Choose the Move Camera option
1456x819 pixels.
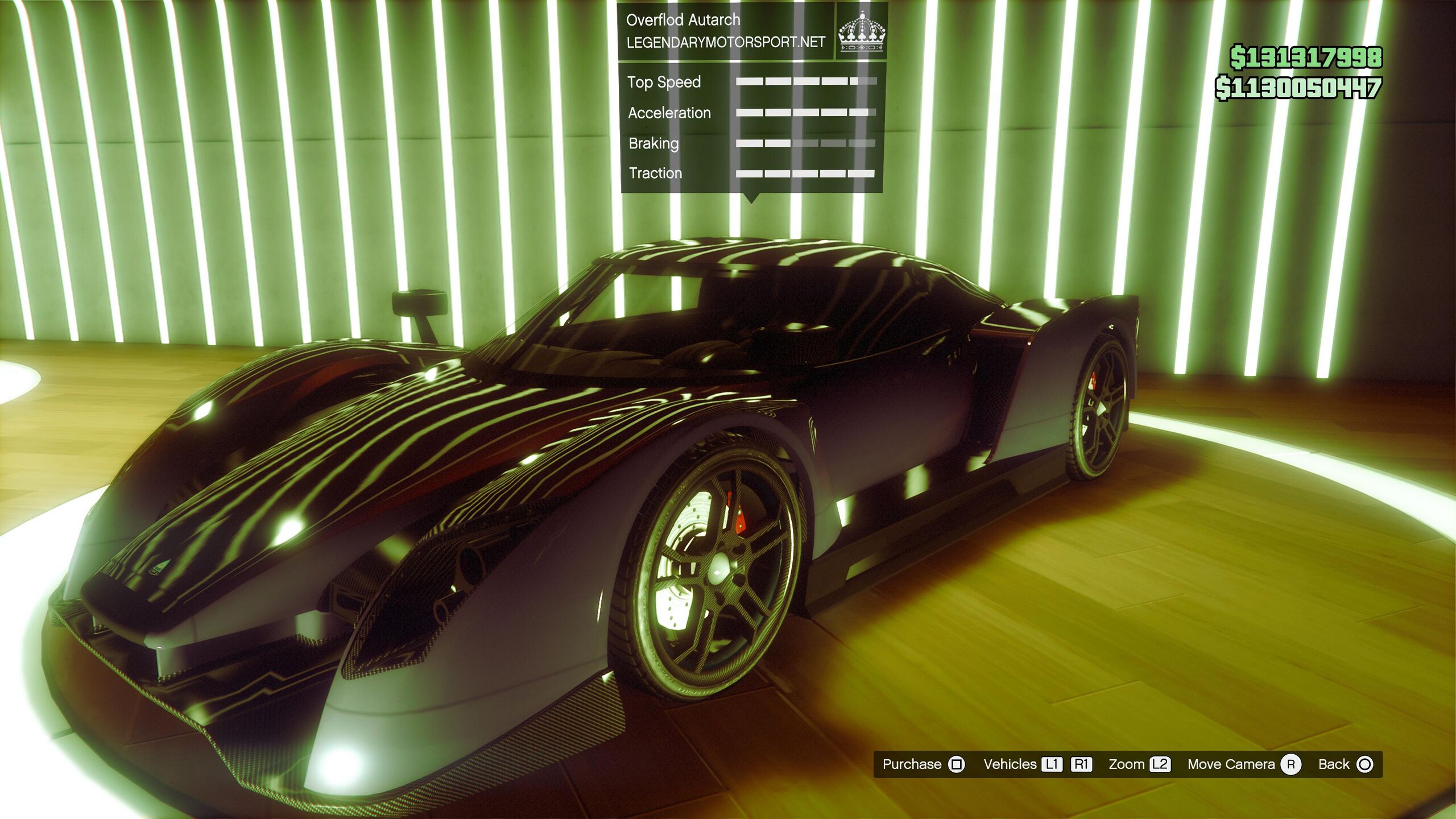(x=1243, y=764)
